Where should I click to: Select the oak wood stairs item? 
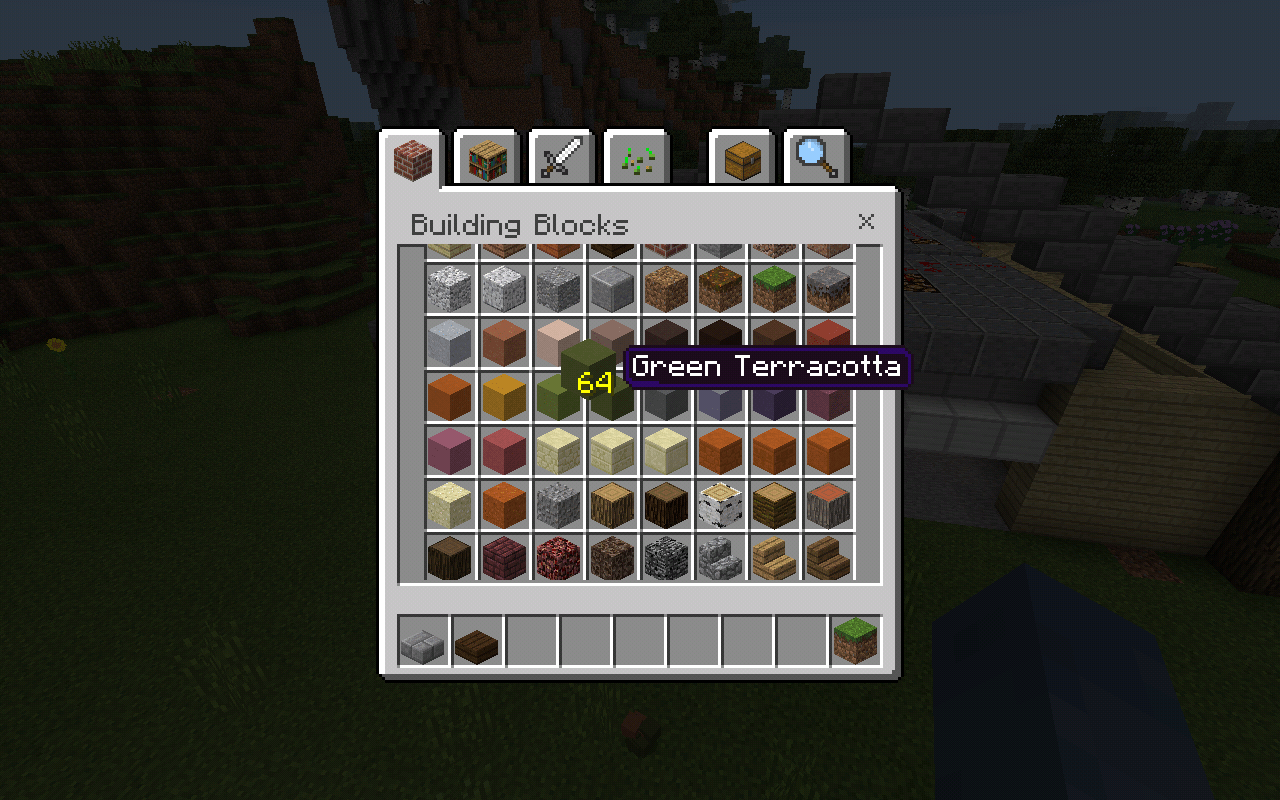click(x=775, y=556)
